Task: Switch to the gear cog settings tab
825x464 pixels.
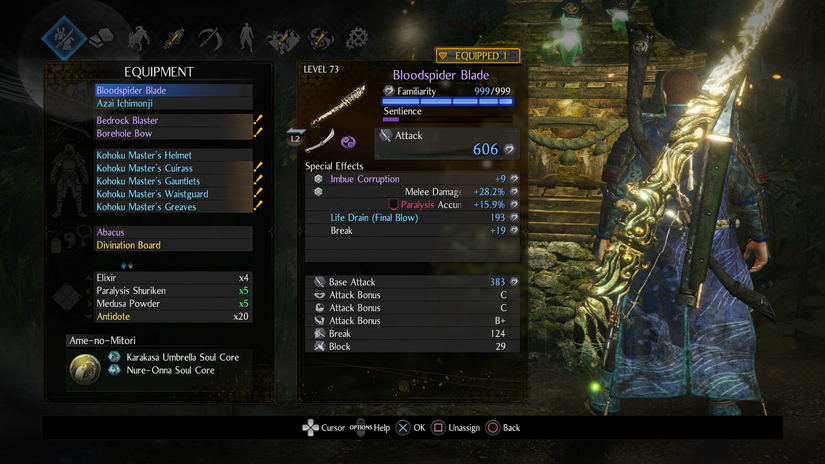Action: click(356, 39)
